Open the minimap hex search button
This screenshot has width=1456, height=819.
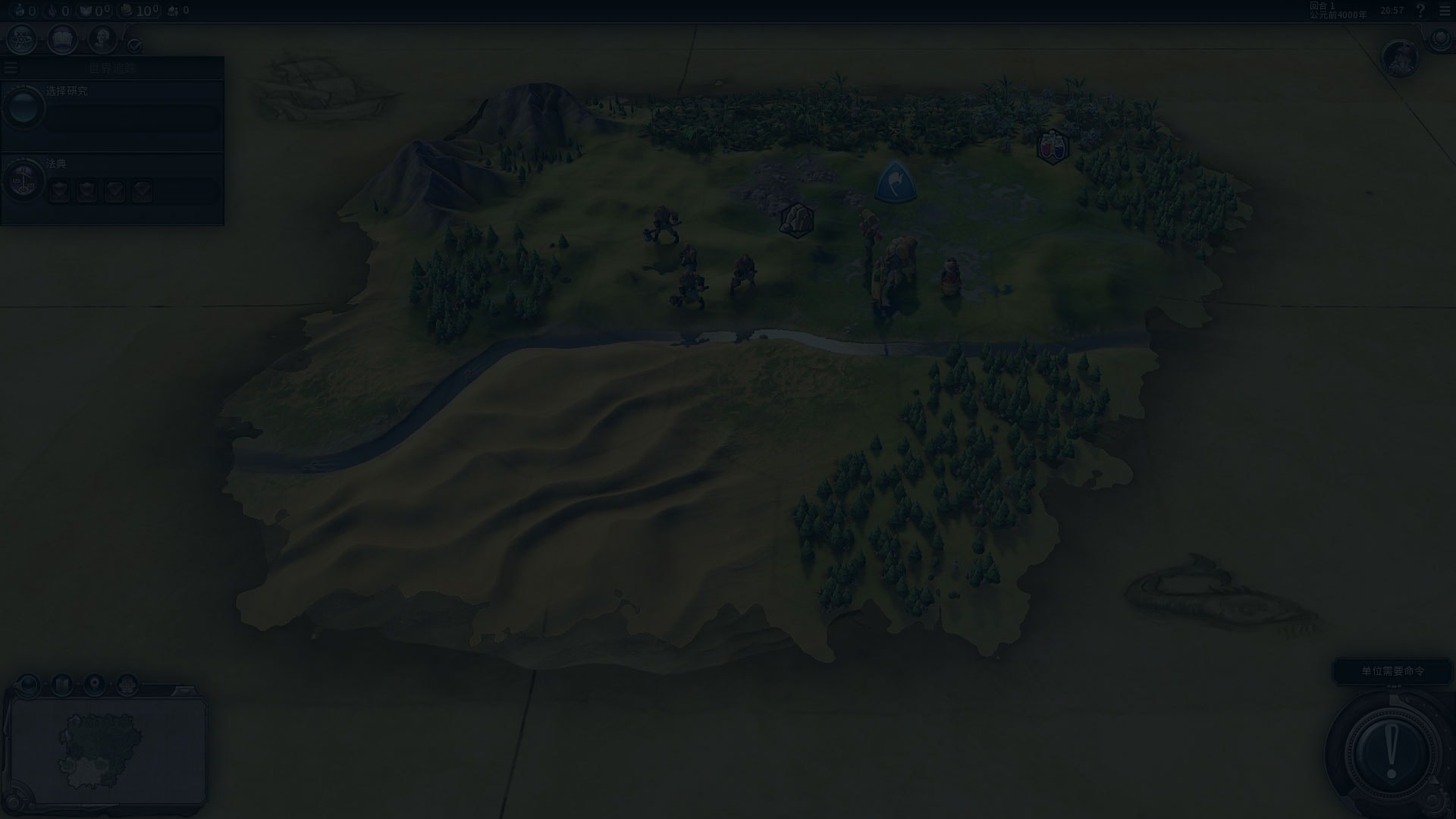click(x=127, y=685)
